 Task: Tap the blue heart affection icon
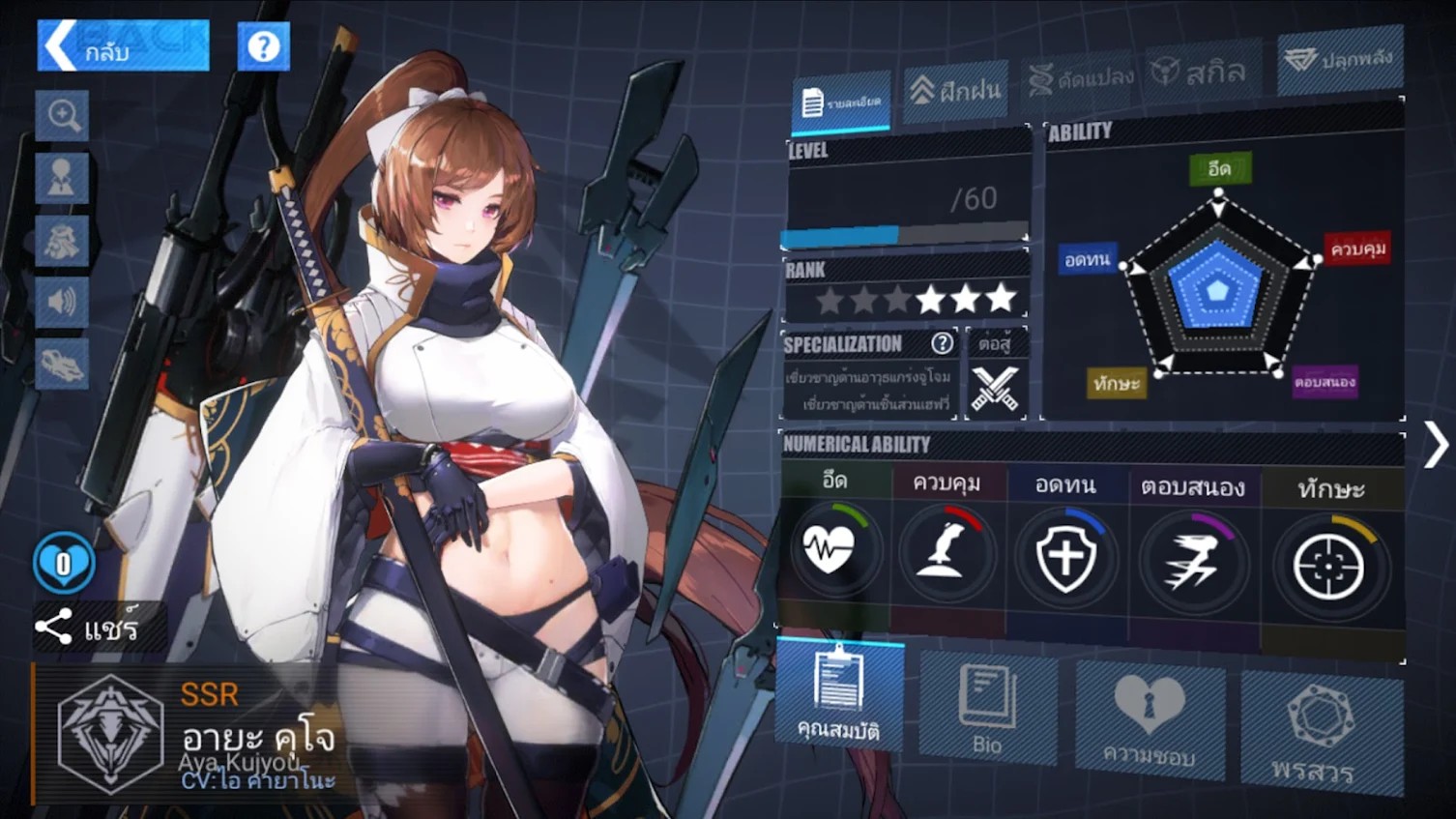click(64, 563)
